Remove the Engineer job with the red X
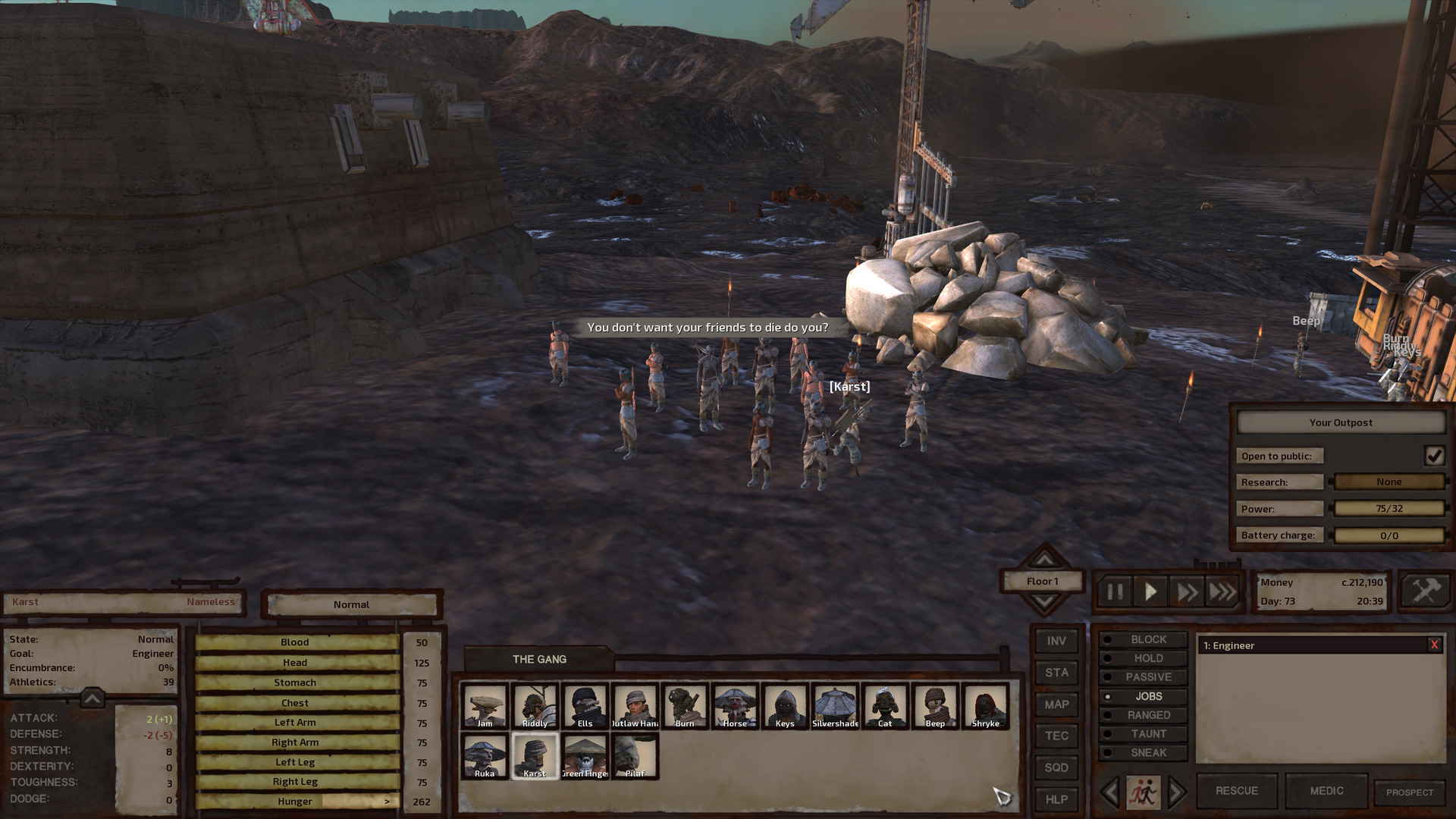The image size is (1456, 819). (1433, 645)
